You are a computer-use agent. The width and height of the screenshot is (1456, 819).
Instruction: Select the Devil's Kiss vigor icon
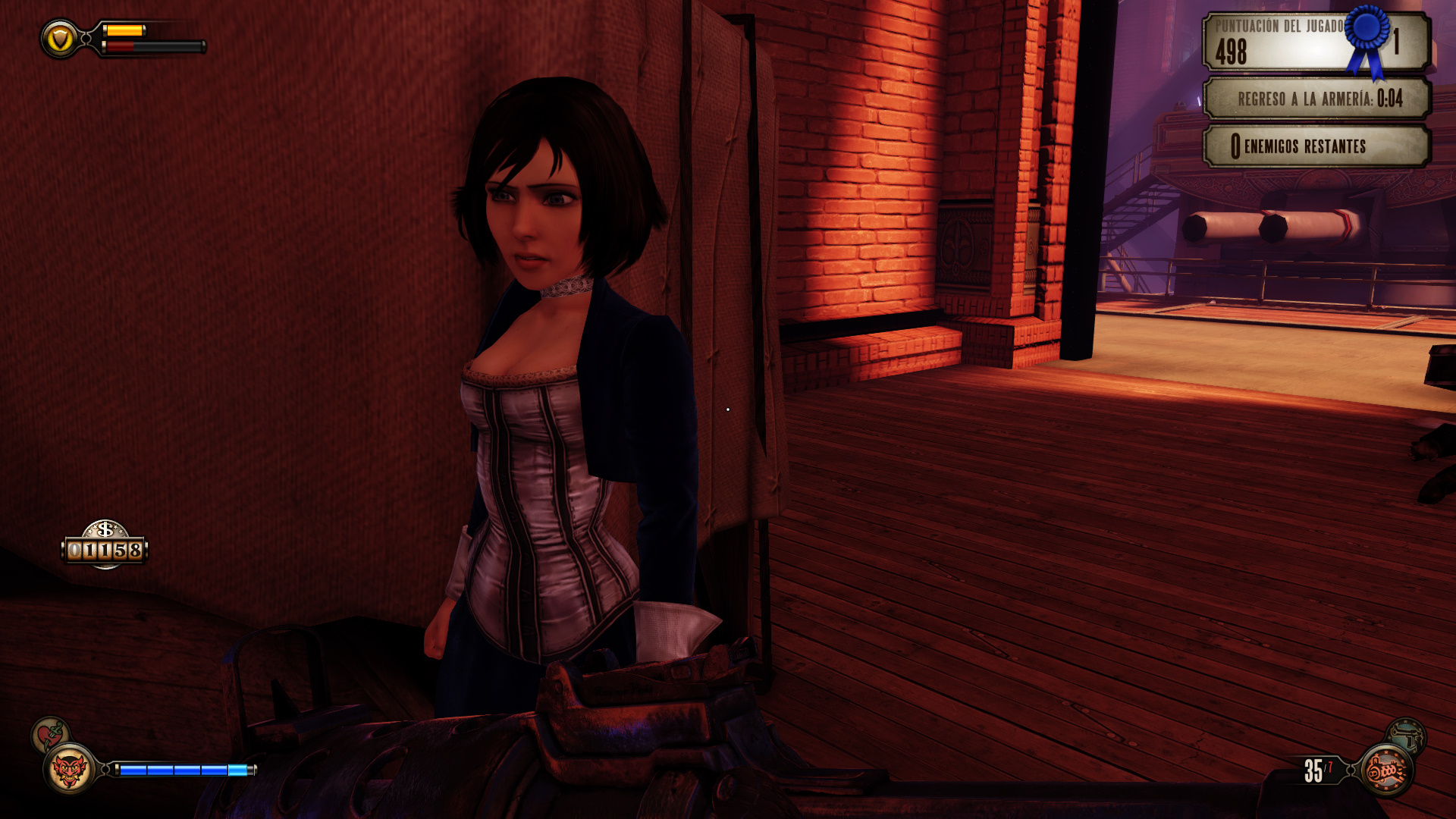tap(69, 770)
